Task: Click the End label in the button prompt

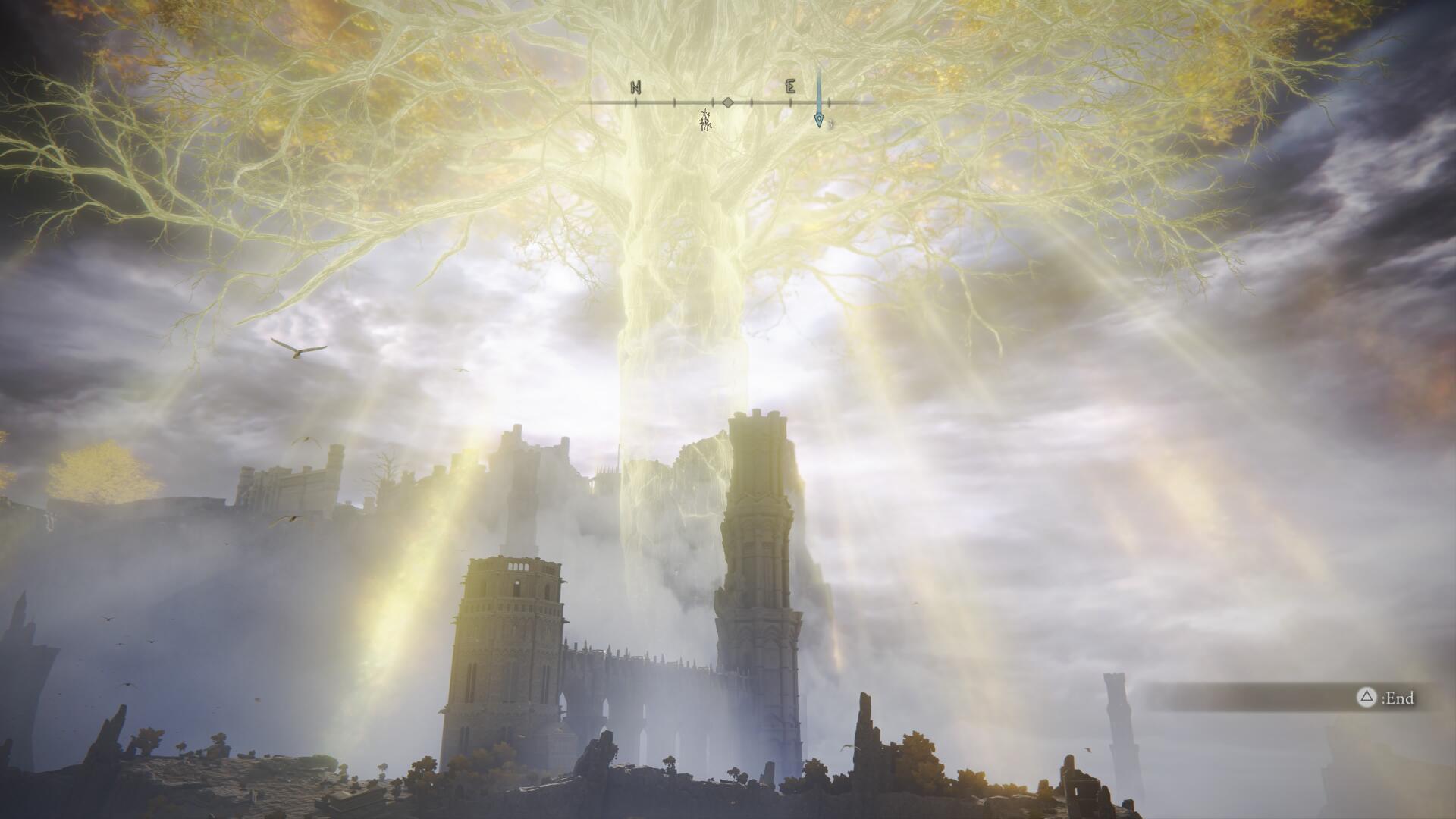Action: point(1400,696)
